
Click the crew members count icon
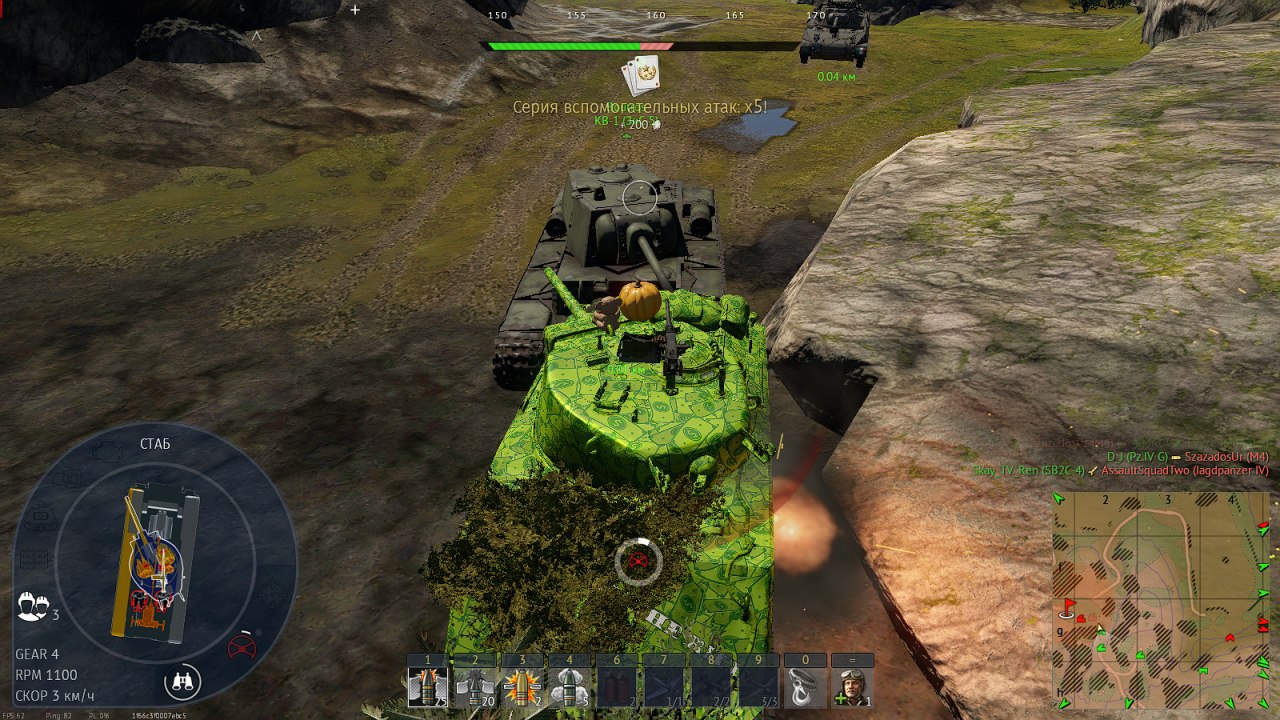click(x=33, y=605)
